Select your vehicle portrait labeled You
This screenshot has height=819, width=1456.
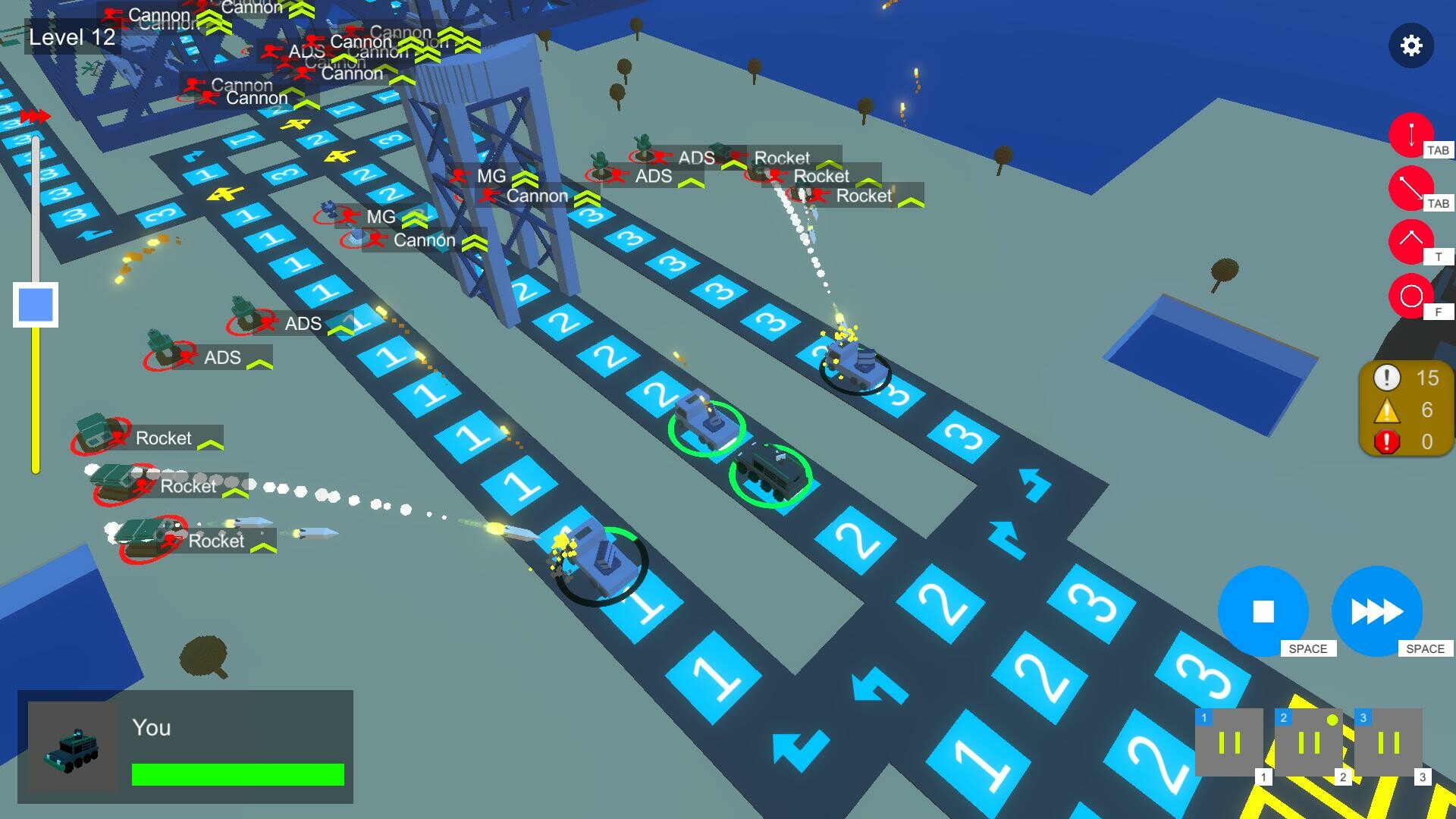[x=74, y=747]
